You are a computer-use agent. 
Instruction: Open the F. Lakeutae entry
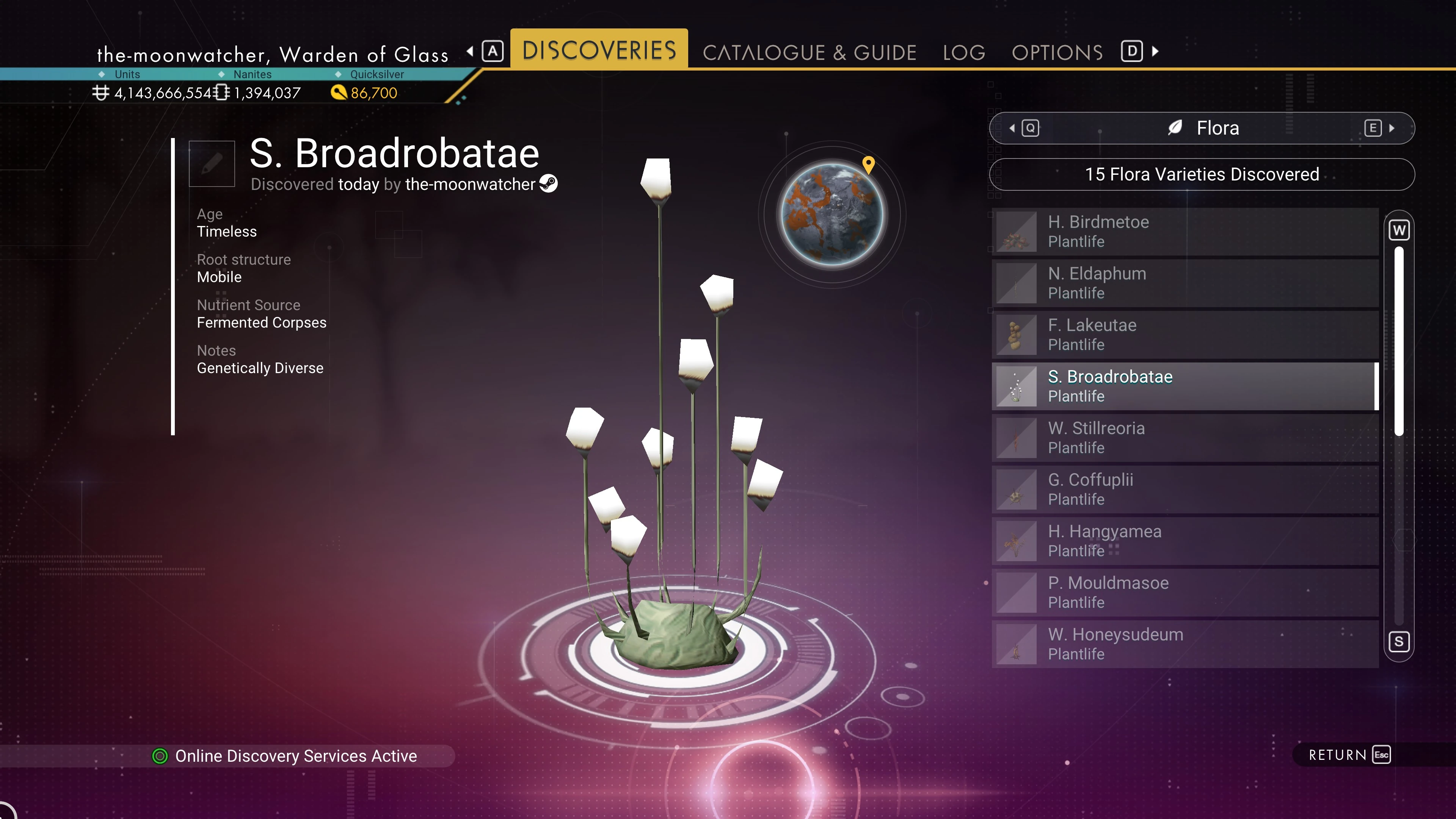[x=1185, y=334]
